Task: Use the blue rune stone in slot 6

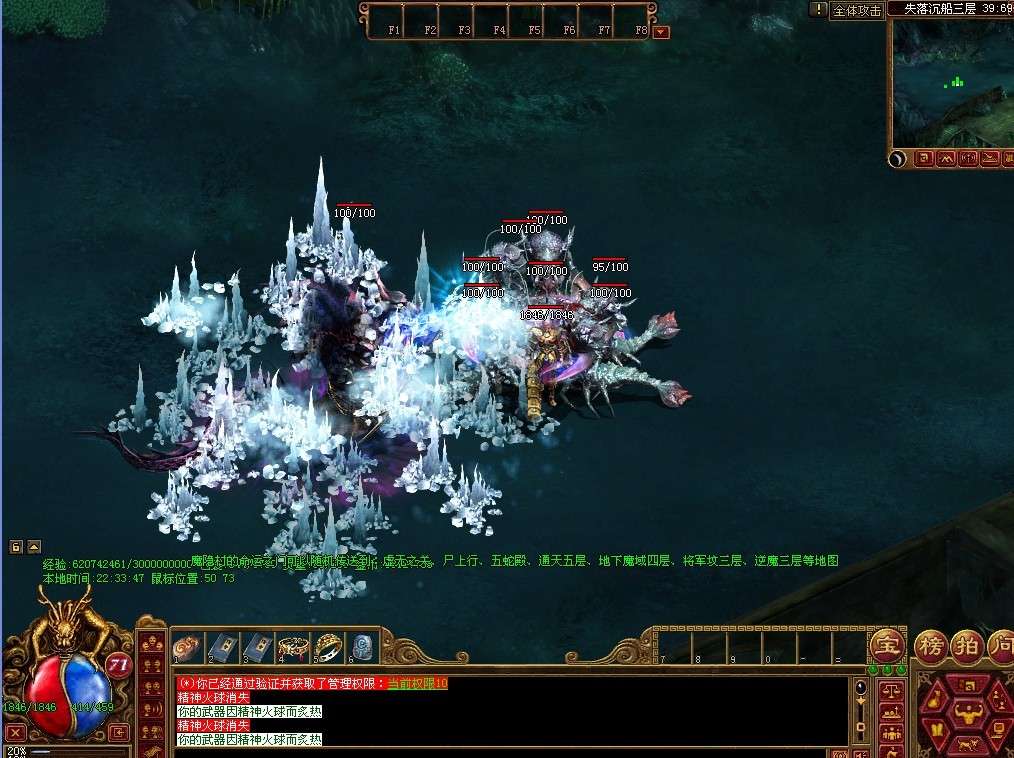Action: 362,646
